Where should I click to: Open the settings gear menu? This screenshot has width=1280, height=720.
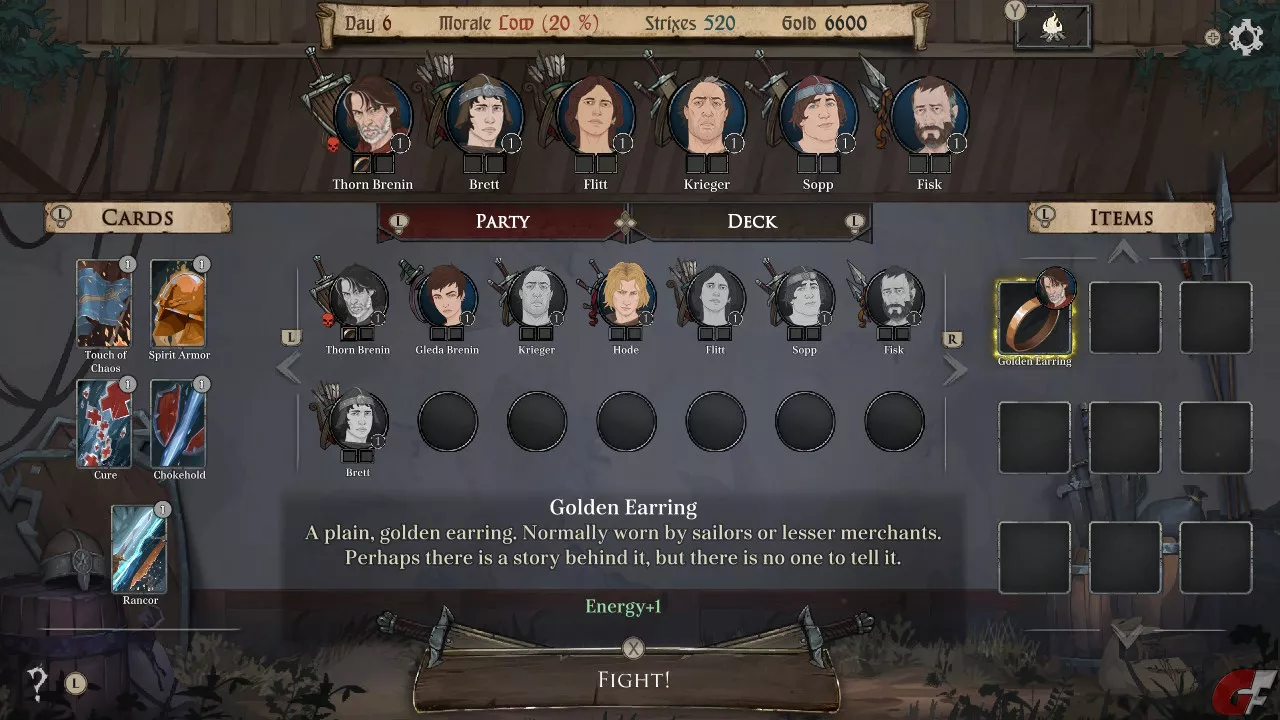(1245, 38)
